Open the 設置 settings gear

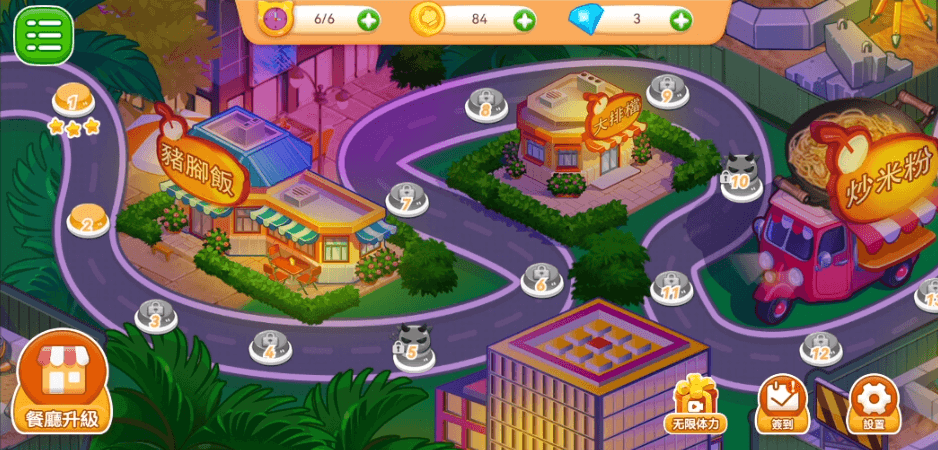coord(873,404)
